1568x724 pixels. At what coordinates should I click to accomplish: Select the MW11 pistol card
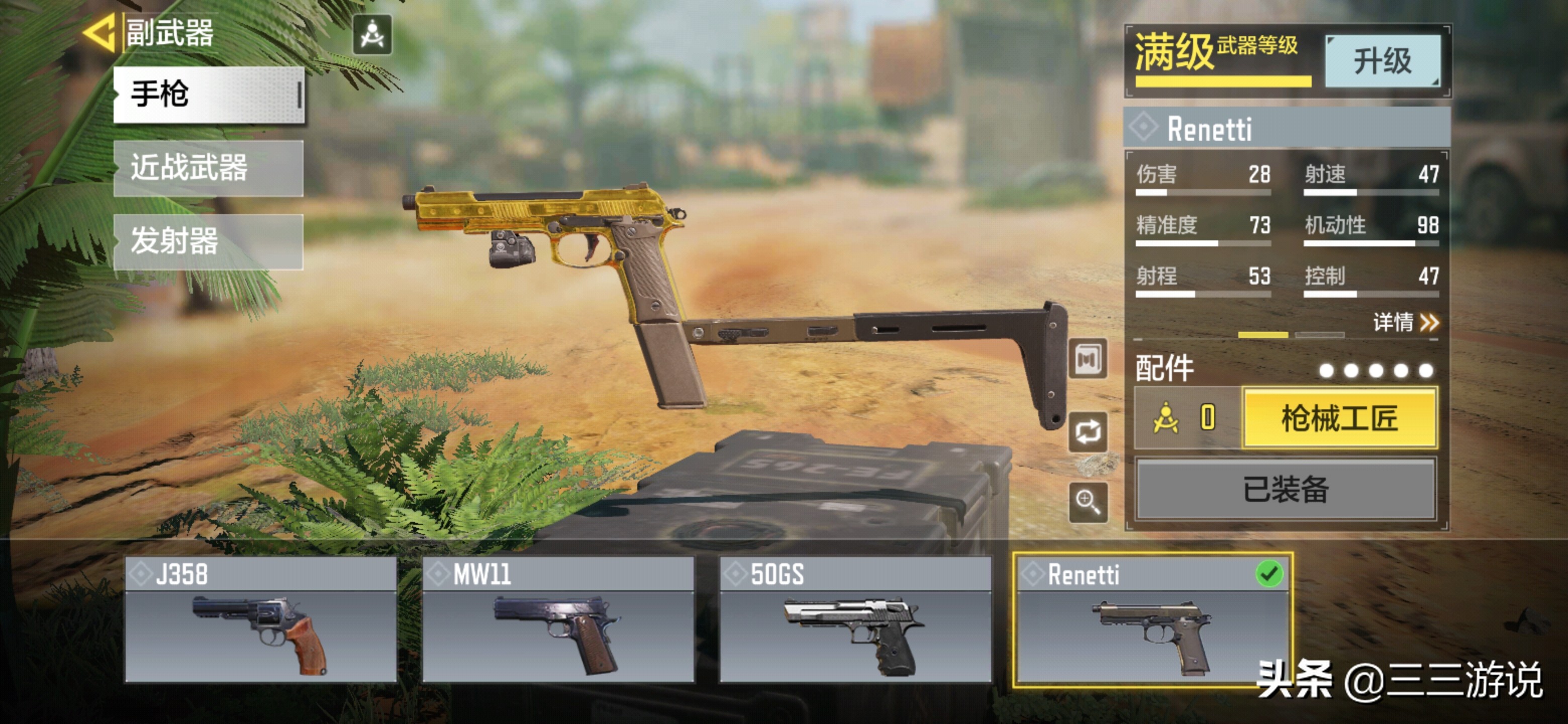coord(557,619)
